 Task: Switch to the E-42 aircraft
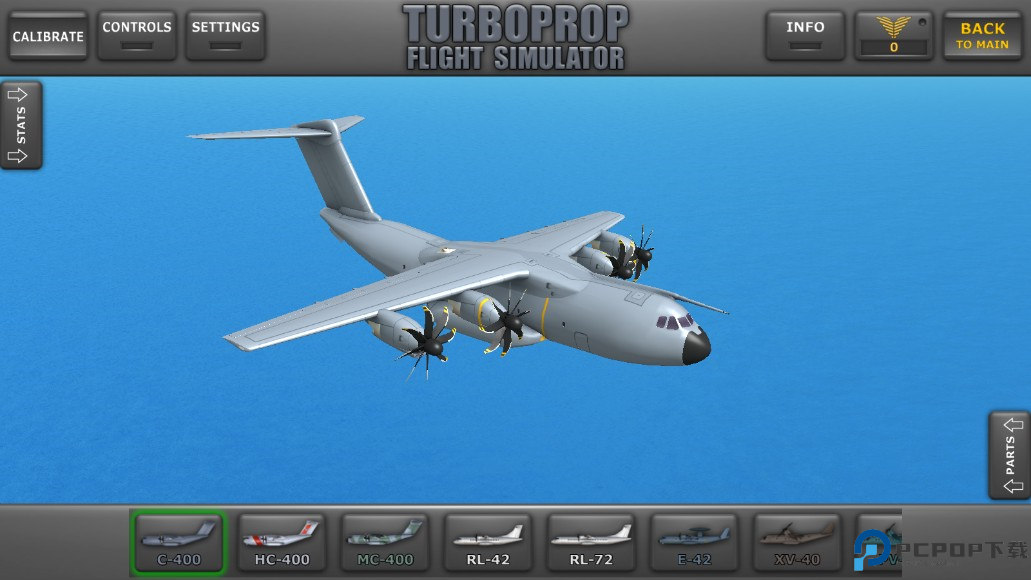[x=694, y=543]
